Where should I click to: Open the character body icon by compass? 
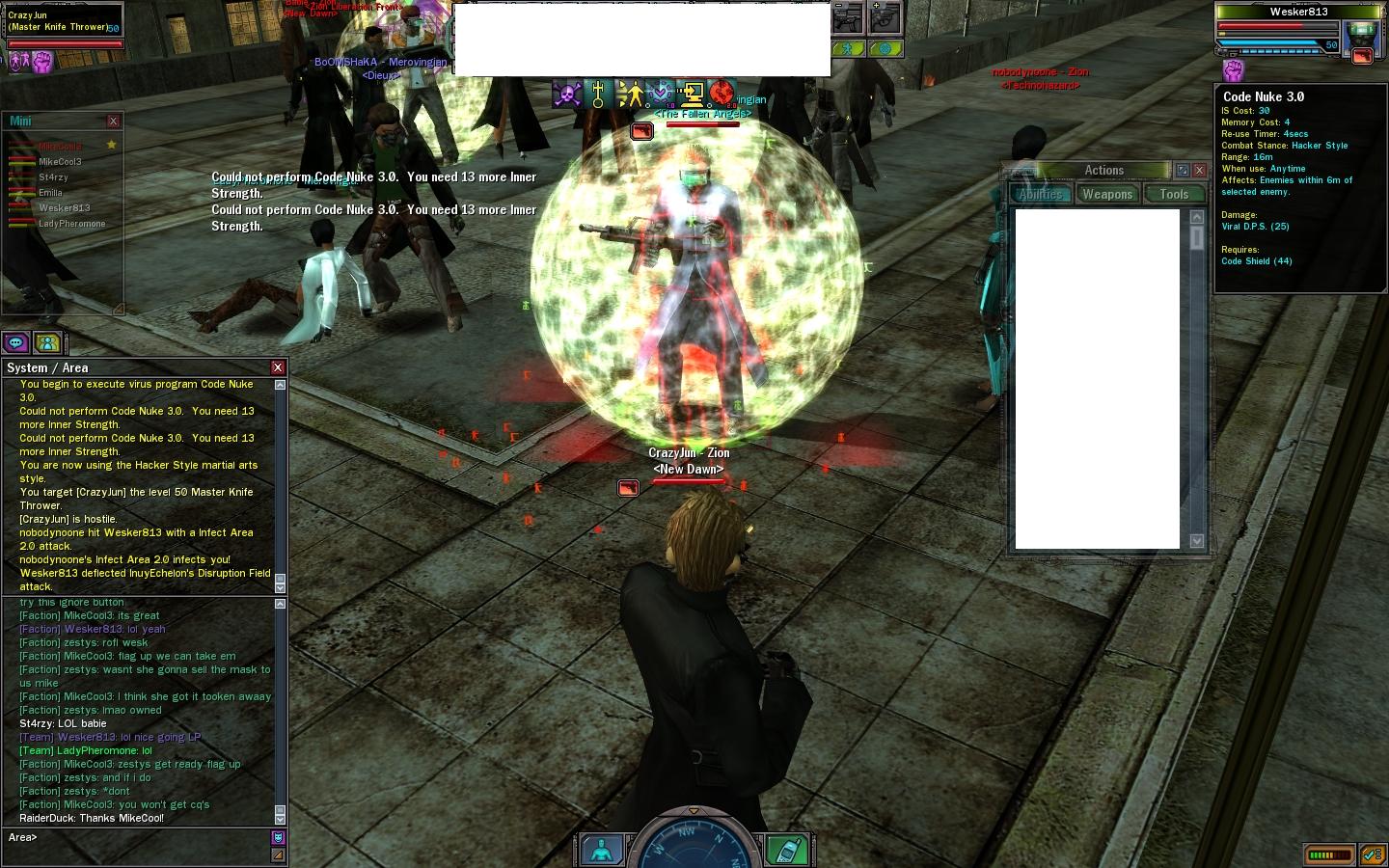602,850
